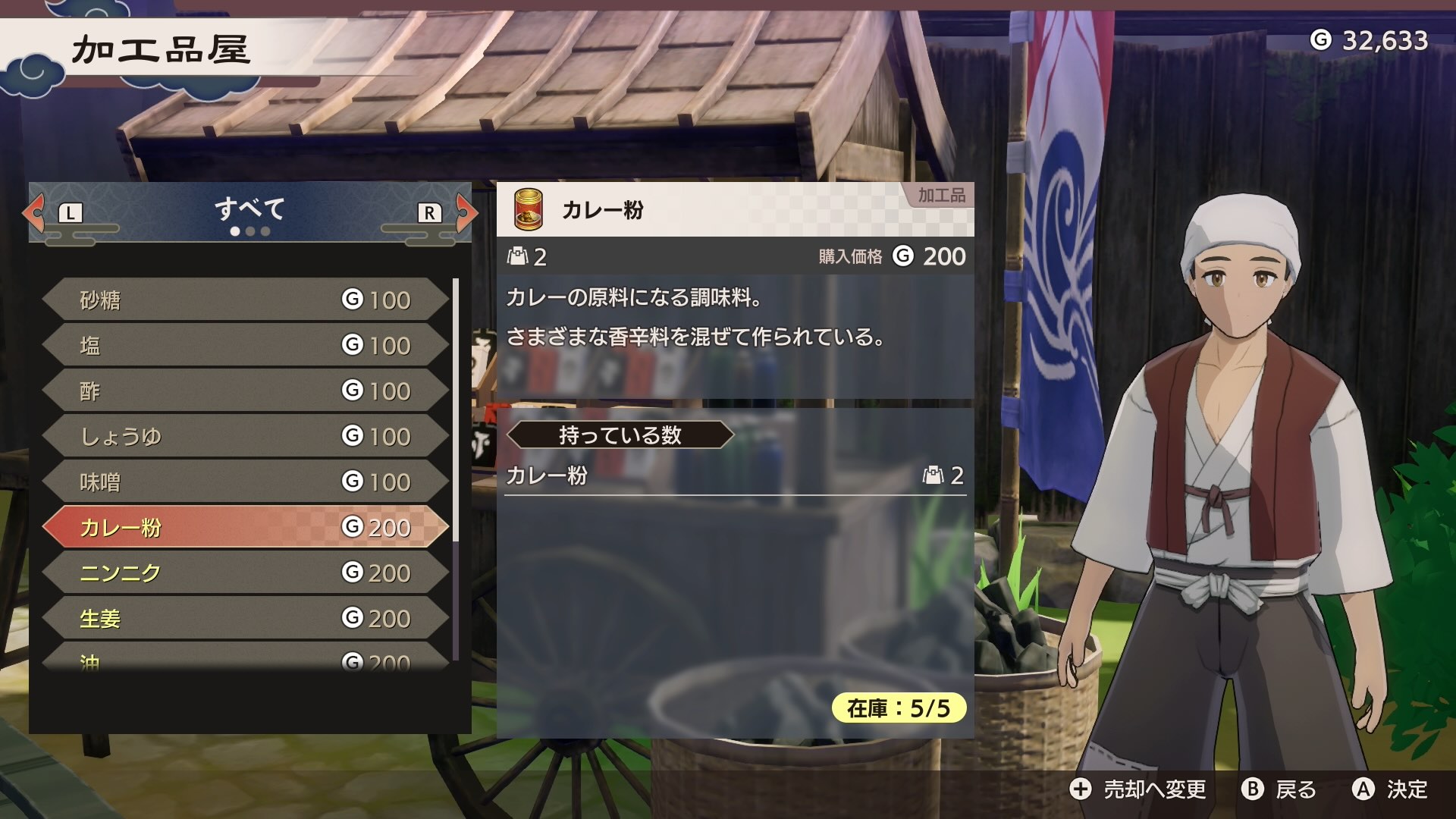Image resolution: width=1456 pixels, height=819 pixels.
Task: Open the 持っている数 expander
Action: pyautogui.click(x=622, y=435)
